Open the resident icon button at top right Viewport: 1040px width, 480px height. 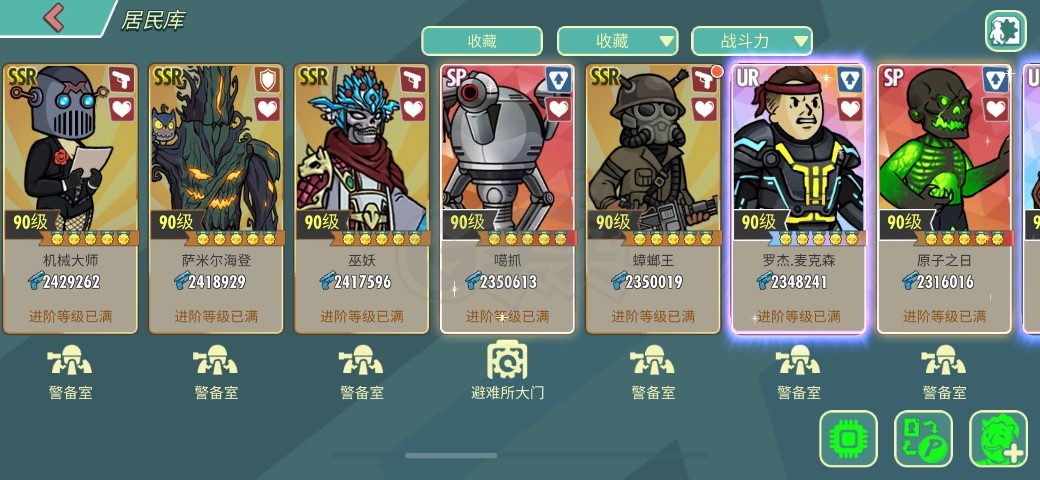(x=1005, y=31)
